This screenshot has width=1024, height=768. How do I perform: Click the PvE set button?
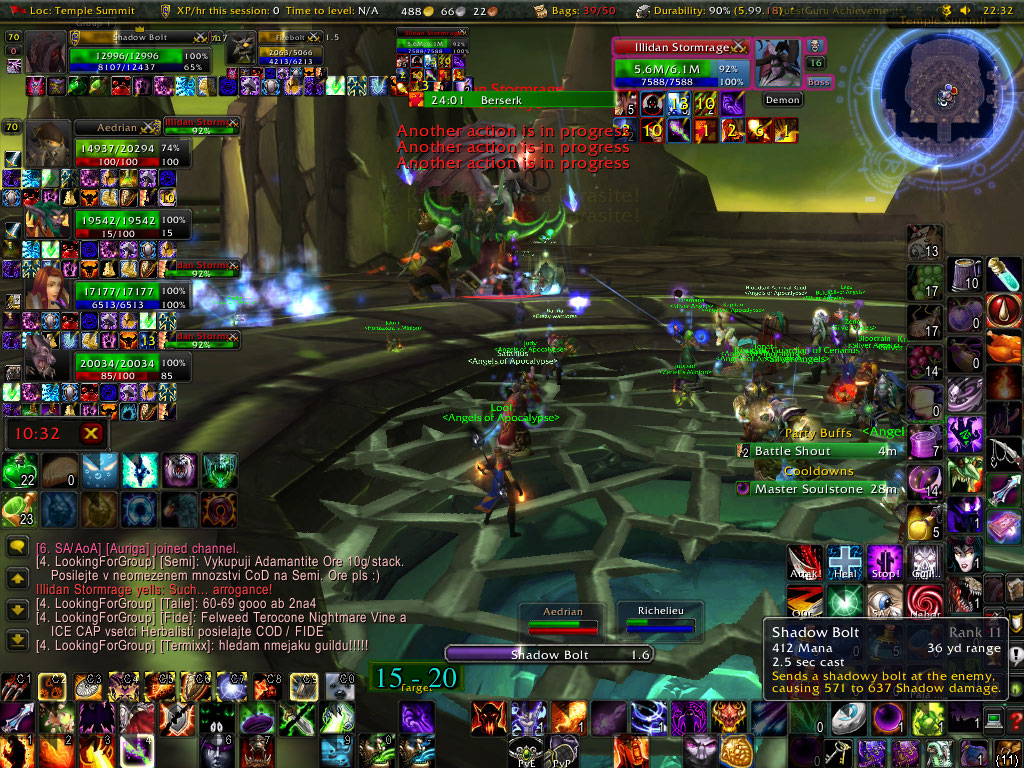pyautogui.click(x=526, y=752)
